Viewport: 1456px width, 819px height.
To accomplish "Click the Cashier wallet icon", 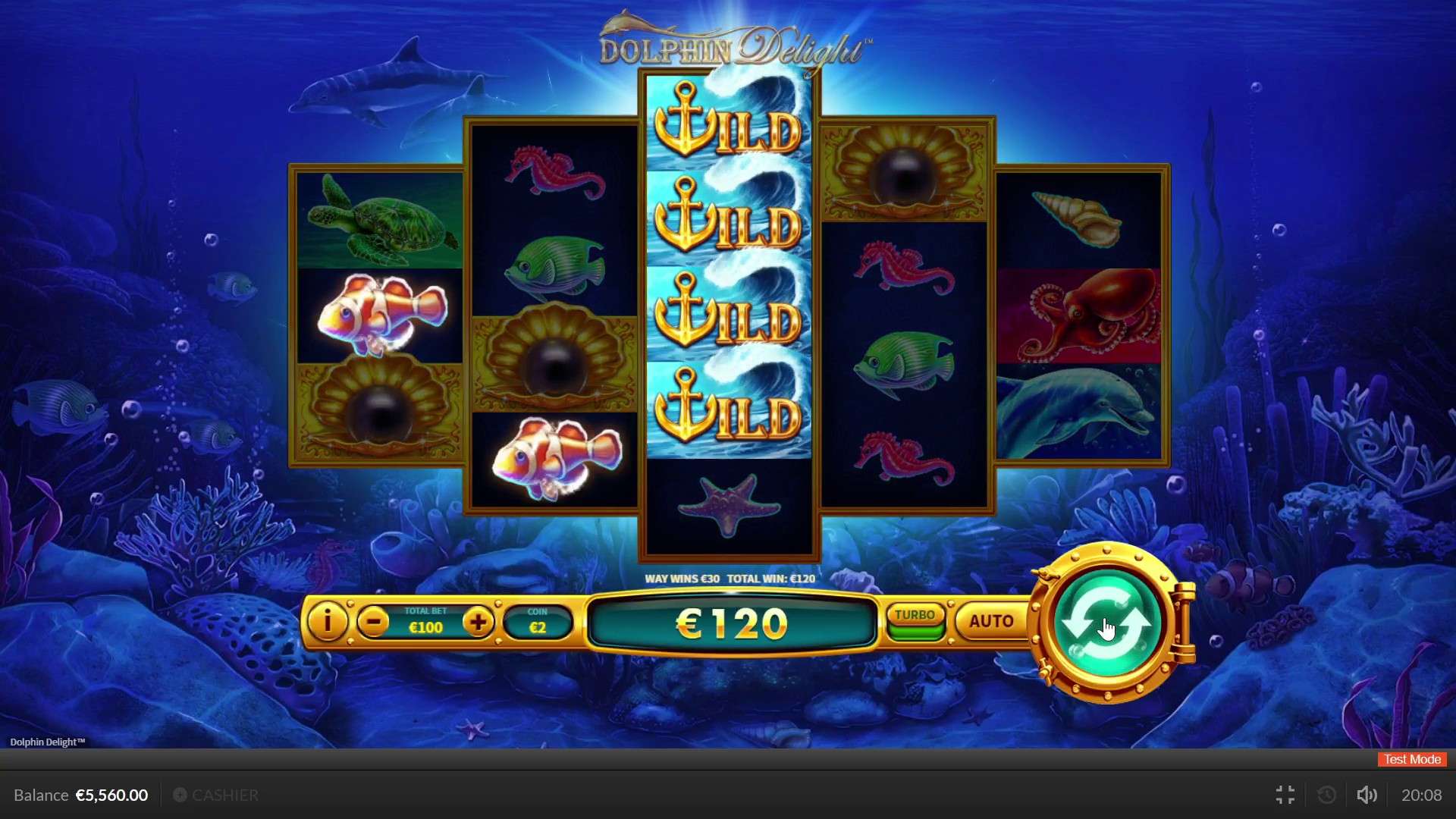I will click(180, 795).
